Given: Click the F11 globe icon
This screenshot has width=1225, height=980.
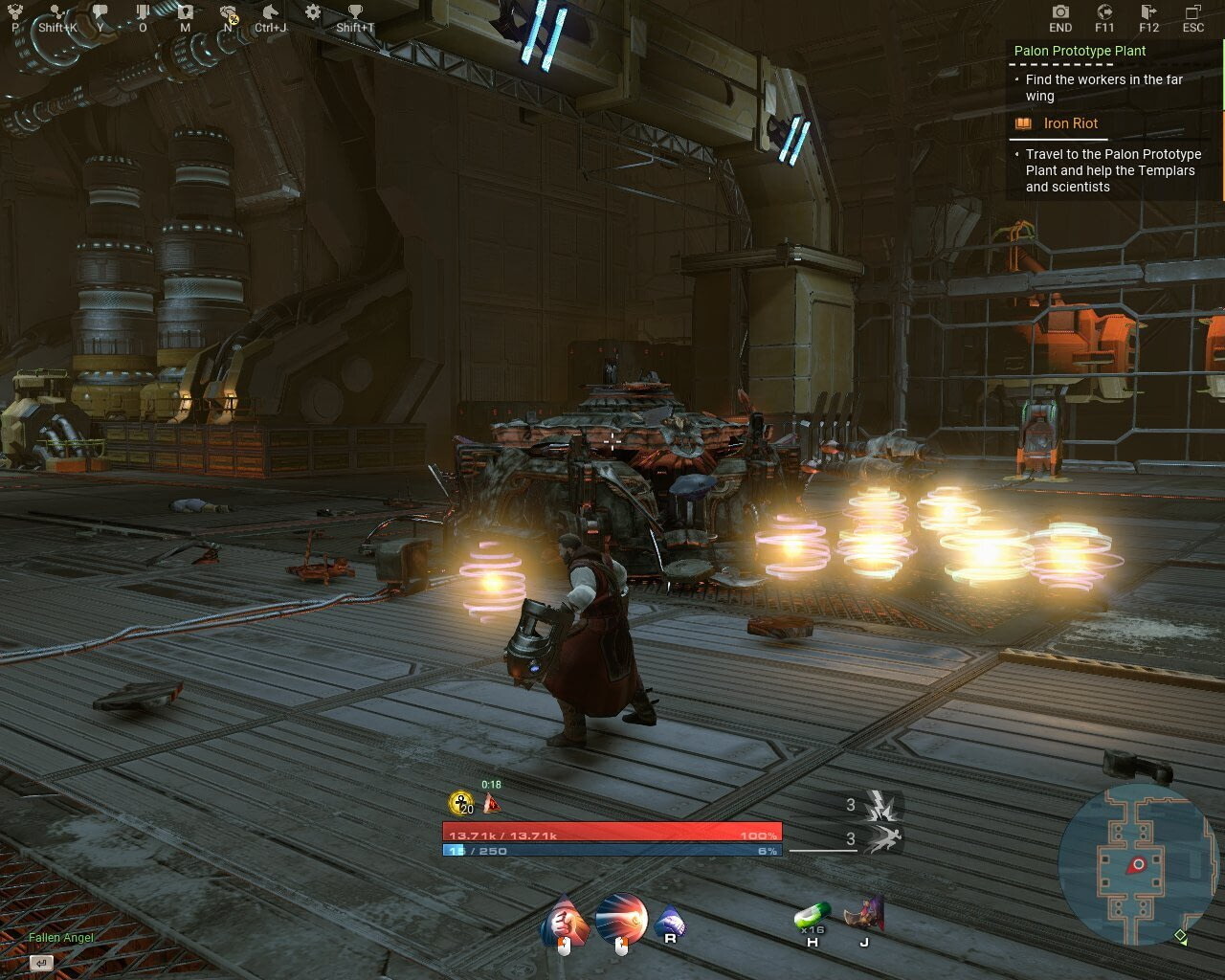Looking at the screenshot, I should pyautogui.click(x=1103, y=11).
